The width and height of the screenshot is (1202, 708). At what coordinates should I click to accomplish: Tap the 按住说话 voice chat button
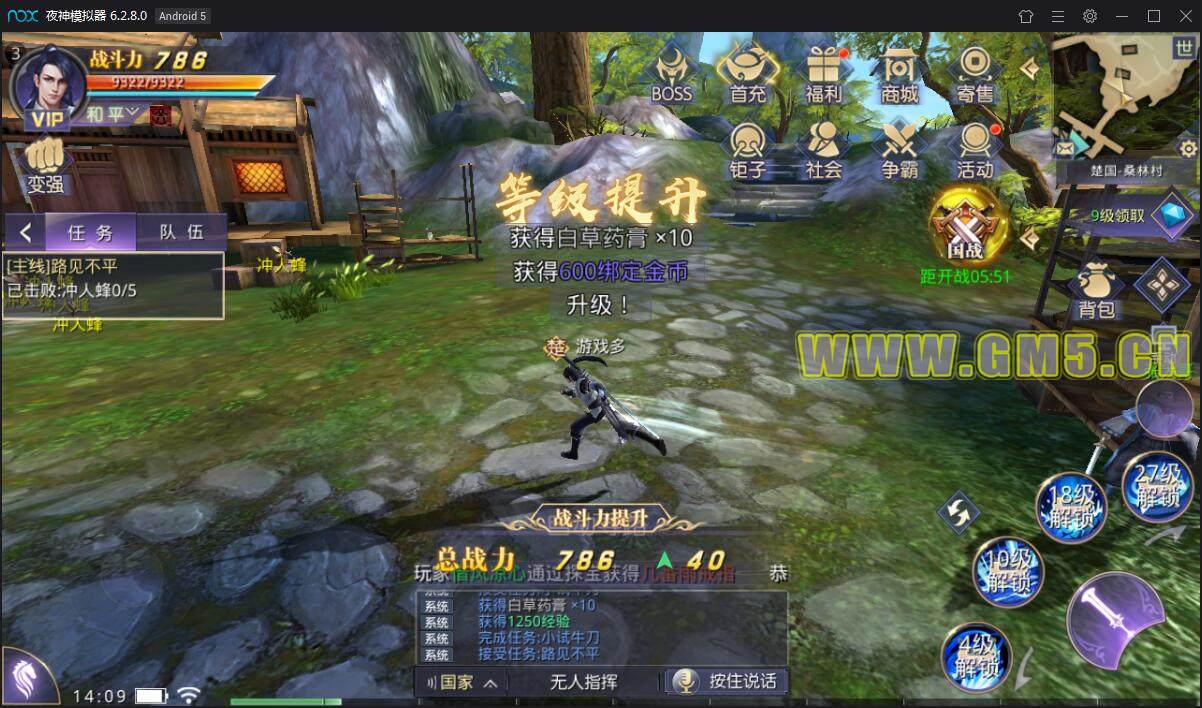pos(727,681)
